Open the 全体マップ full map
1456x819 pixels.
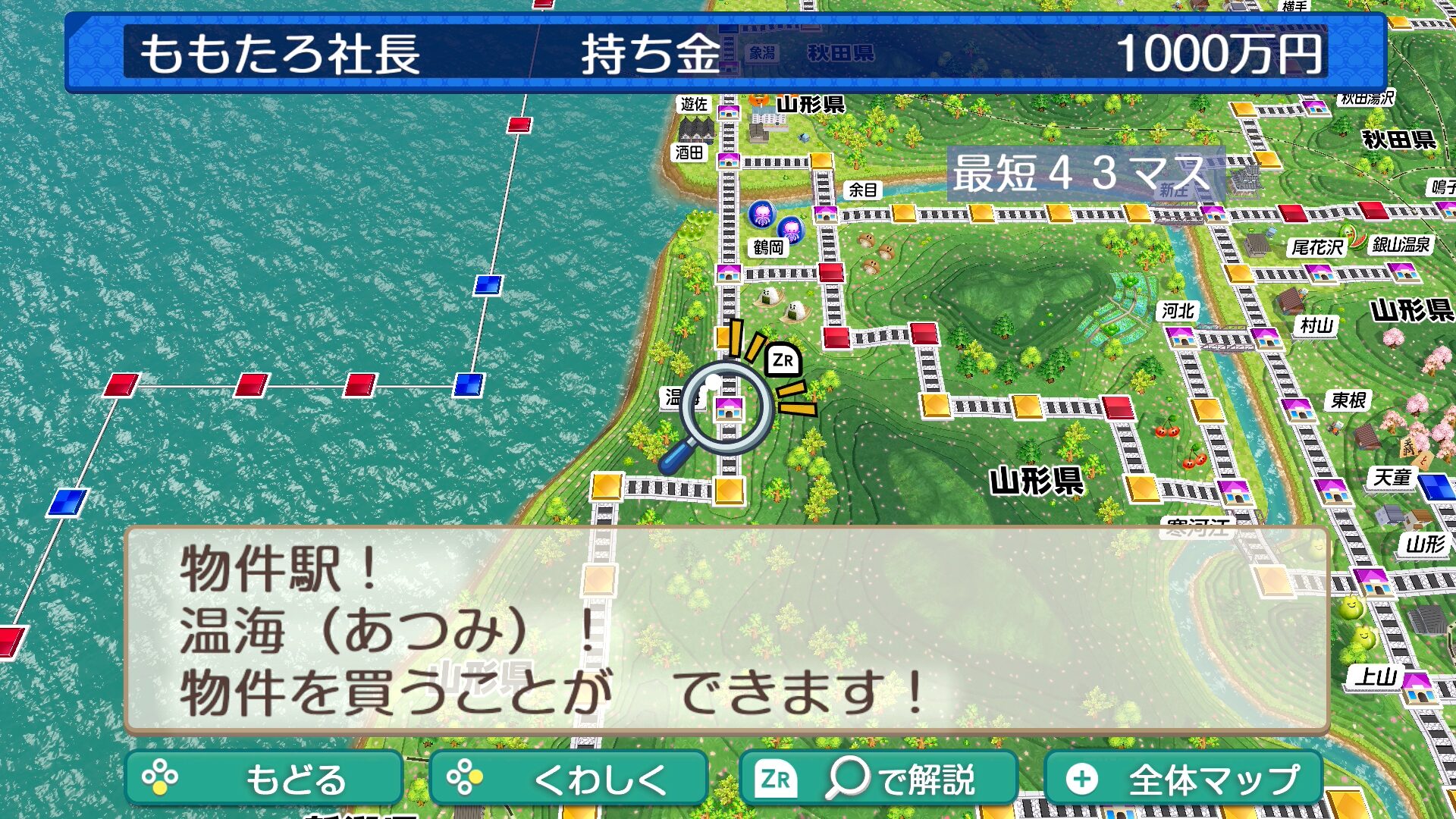[1183, 779]
